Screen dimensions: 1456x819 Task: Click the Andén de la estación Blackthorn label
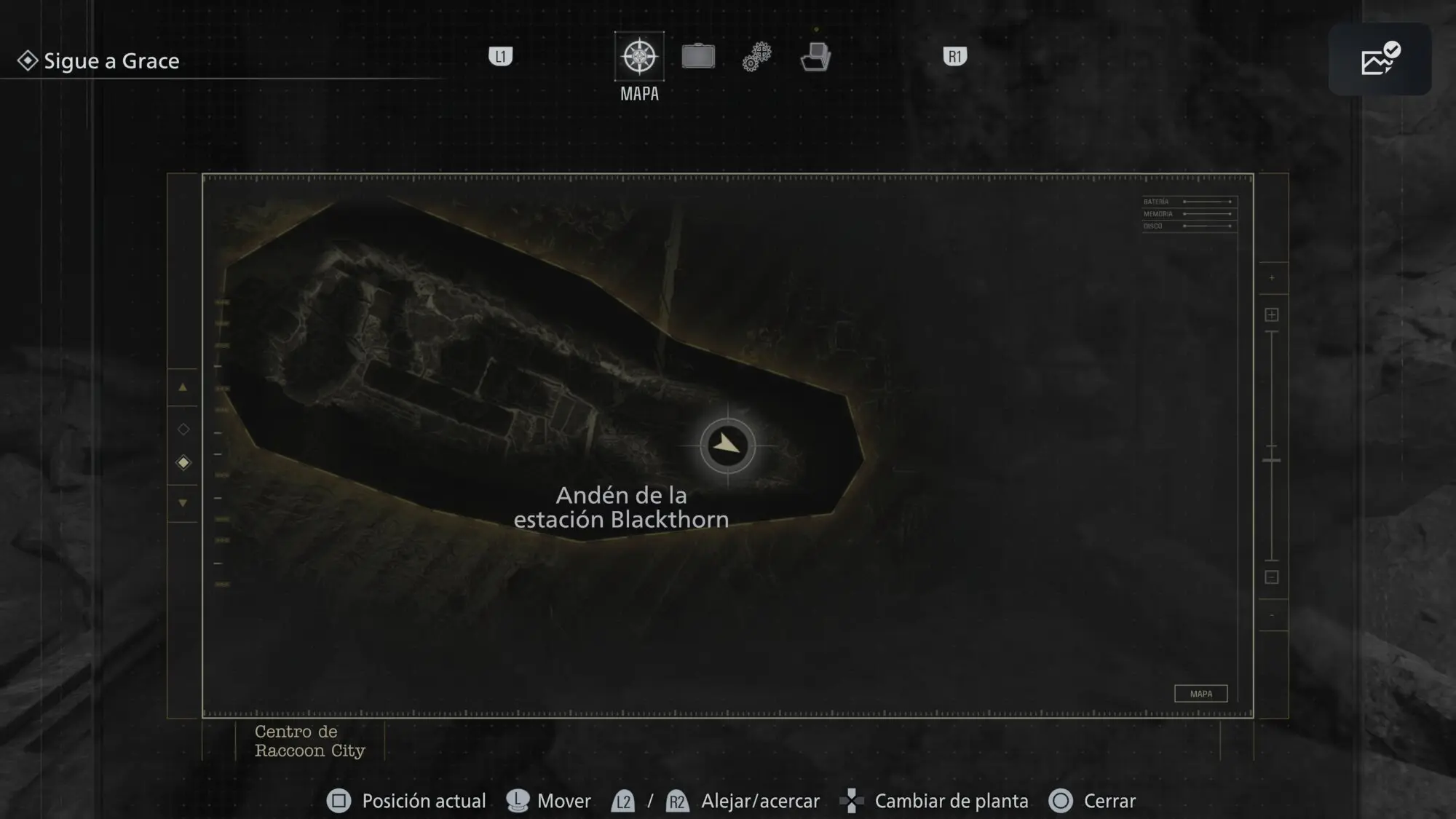[x=621, y=507]
